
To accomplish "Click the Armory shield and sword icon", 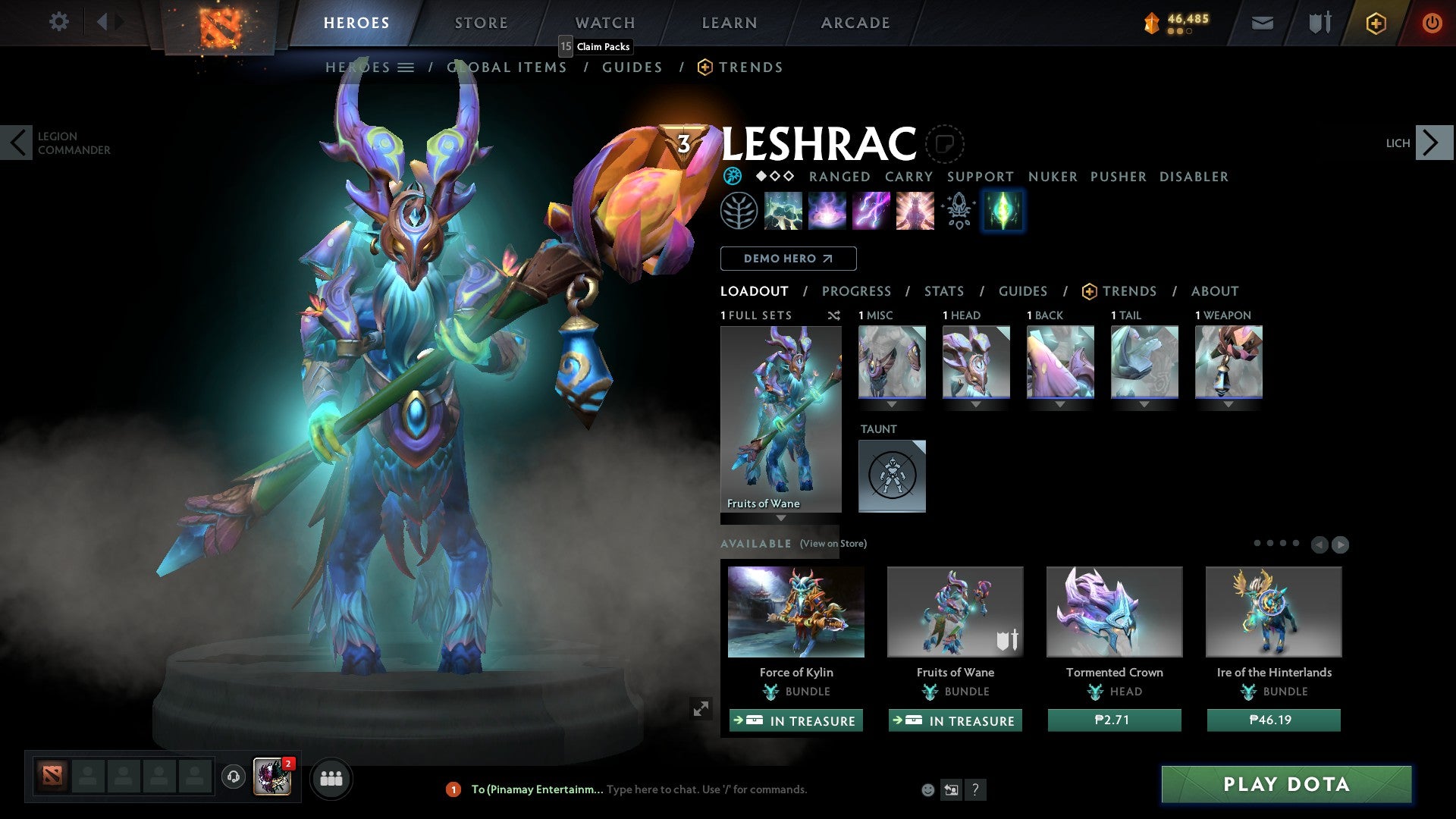I will tap(1319, 23).
